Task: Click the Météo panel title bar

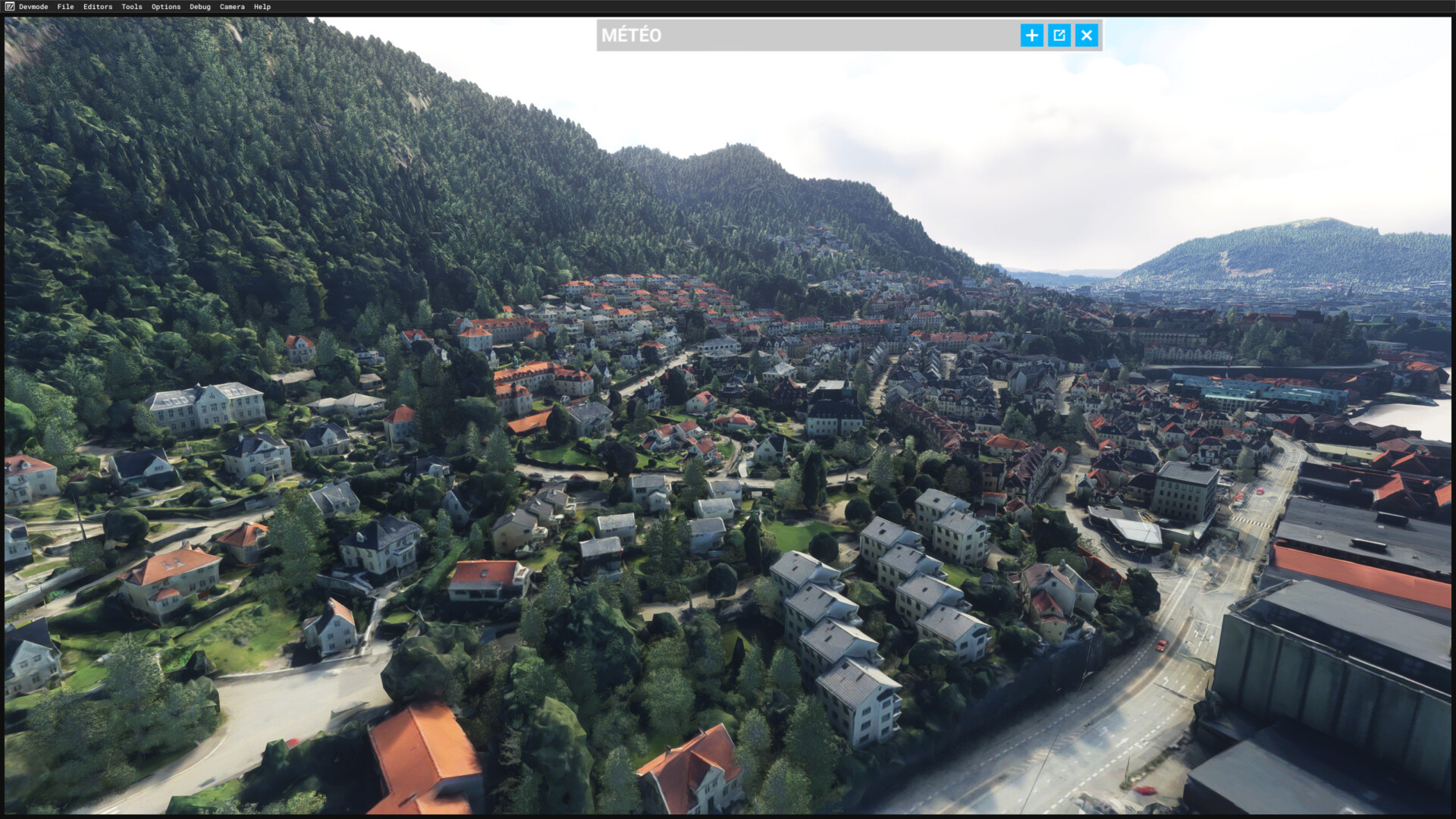Action: pyautogui.click(x=804, y=36)
